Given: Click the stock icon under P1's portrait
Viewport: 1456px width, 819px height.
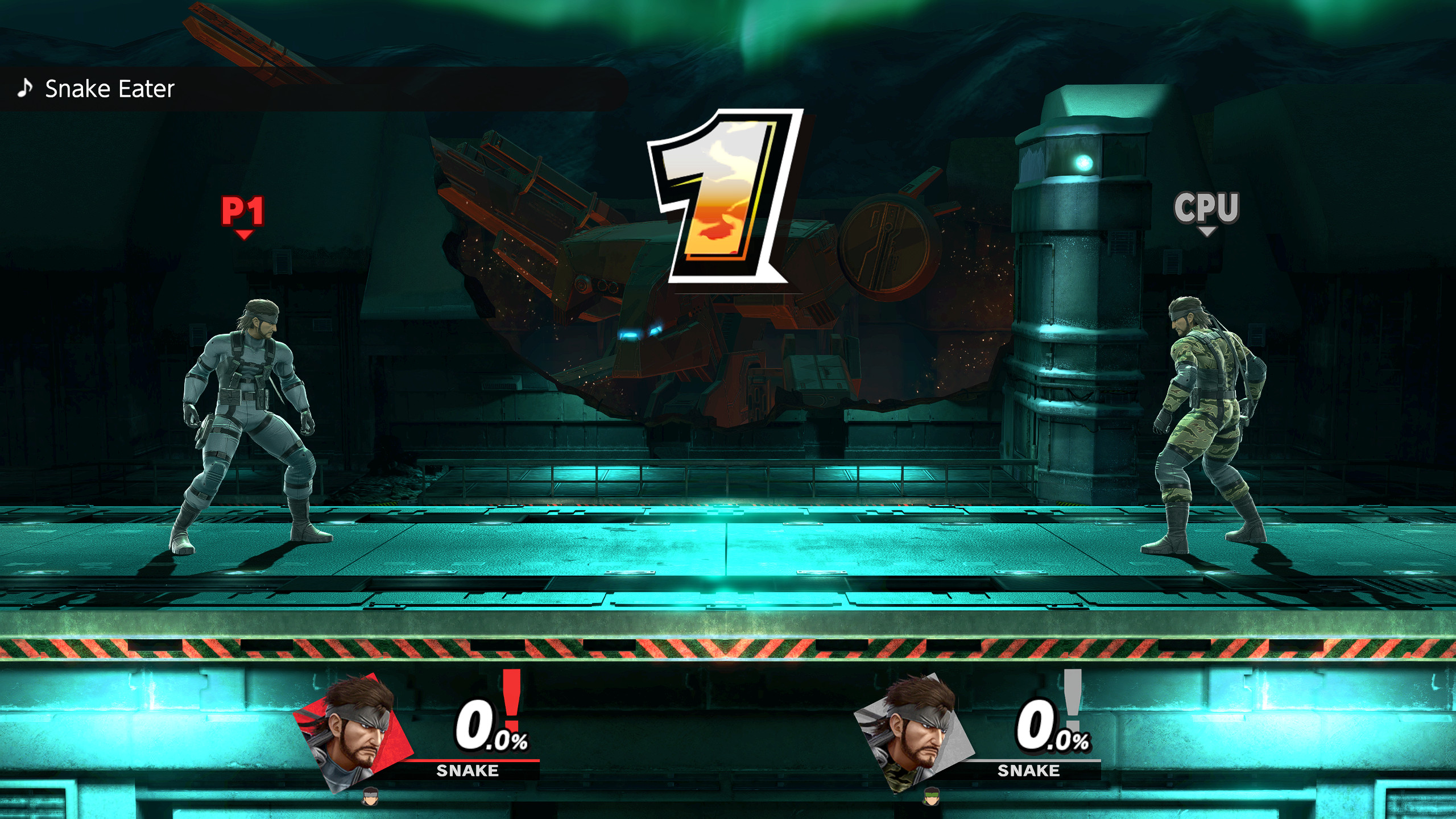Looking at the screenshot, I should [x=370, y=796].
